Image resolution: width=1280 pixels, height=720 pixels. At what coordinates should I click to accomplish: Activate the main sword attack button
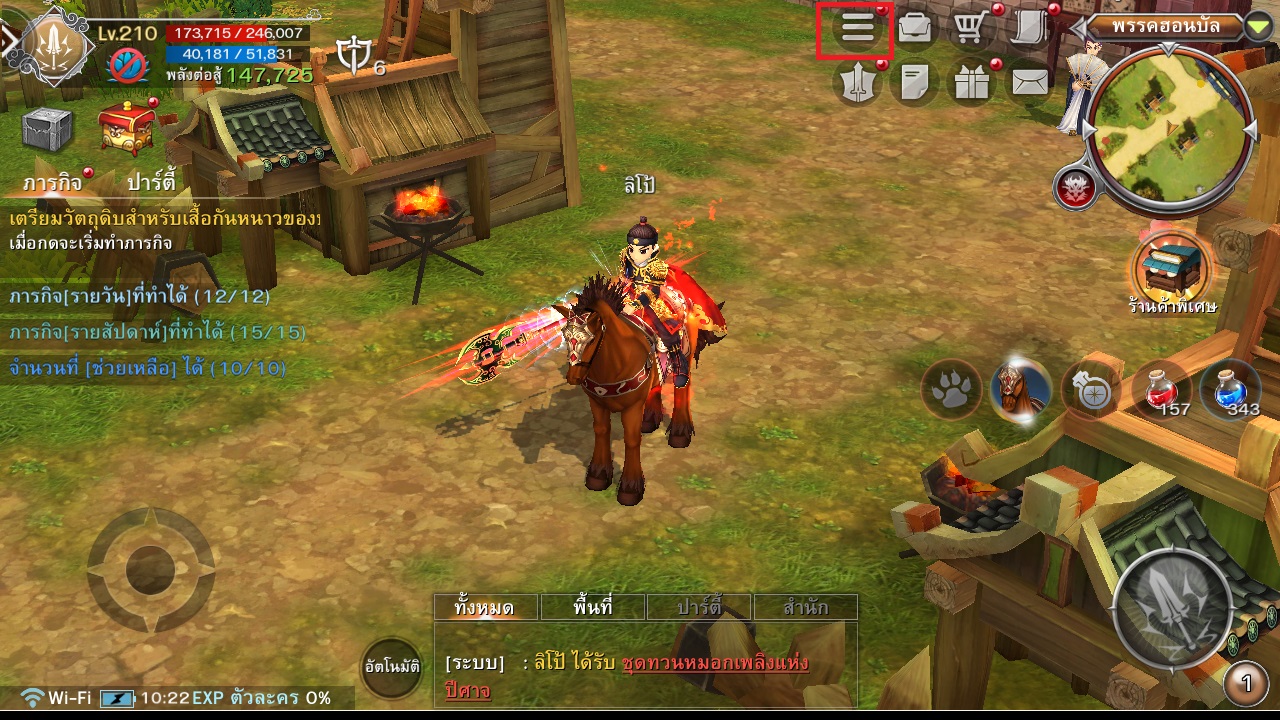(1172, 608)
